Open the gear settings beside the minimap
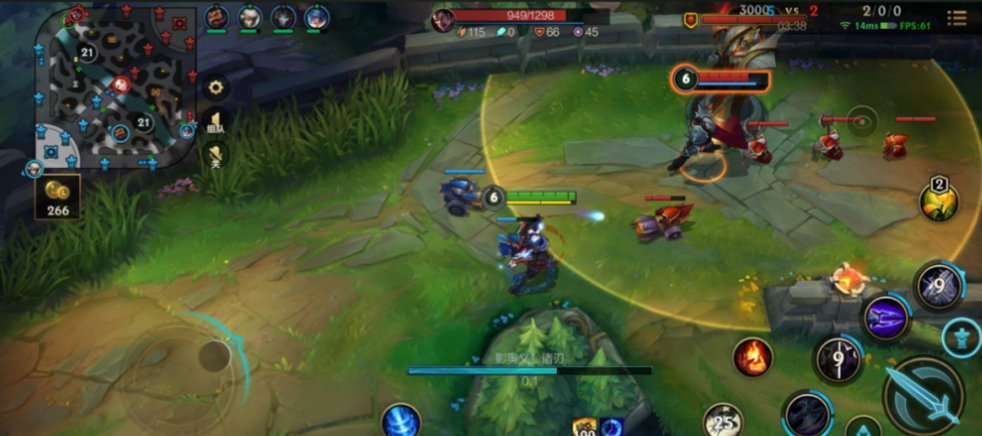Image resolution: width=982 pixels, height=436 pixels. pos(215,87)
